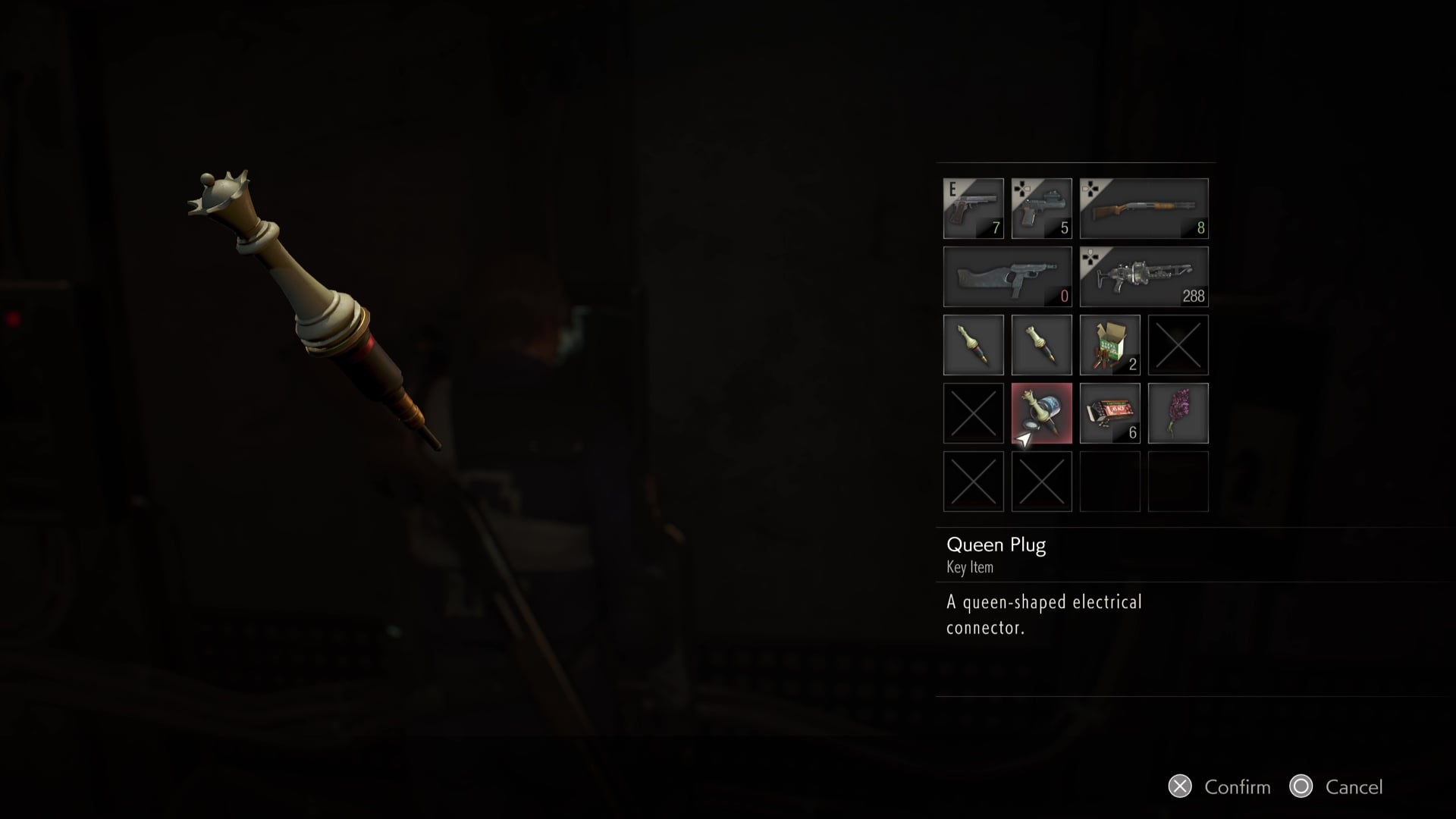Select the heavy weapon with 288 ammo
This screenshot has height=819, width=1456.
coord(1144,277)
